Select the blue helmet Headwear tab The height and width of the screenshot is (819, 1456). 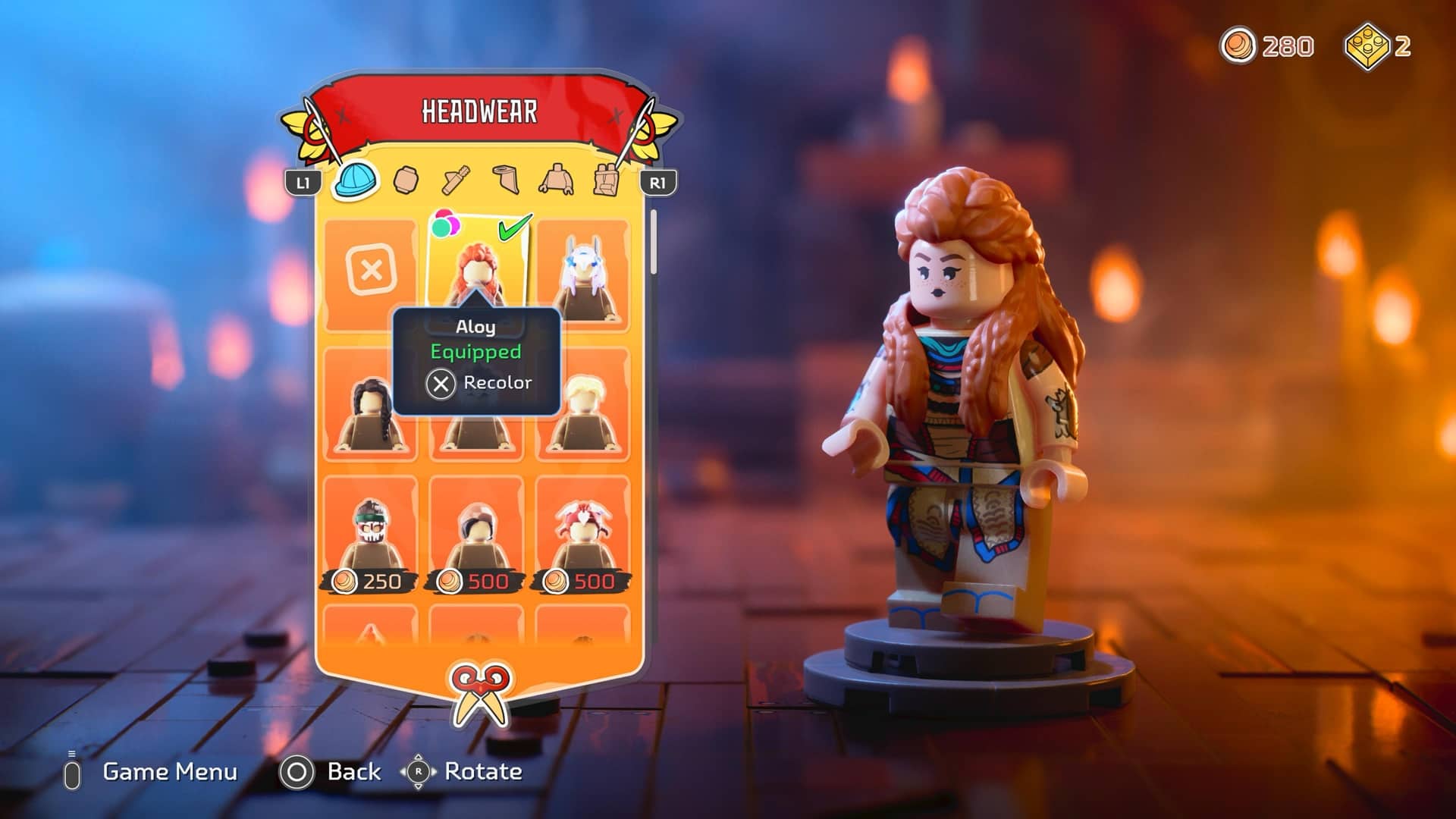(356, 180)
